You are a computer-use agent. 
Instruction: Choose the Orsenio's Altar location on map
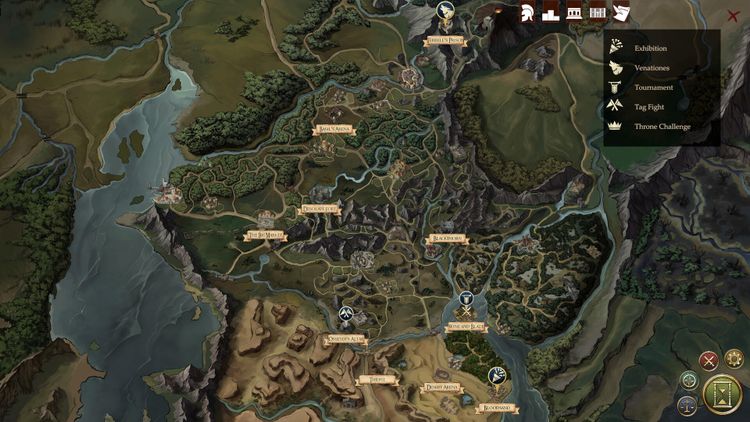(x=346, y=340)
